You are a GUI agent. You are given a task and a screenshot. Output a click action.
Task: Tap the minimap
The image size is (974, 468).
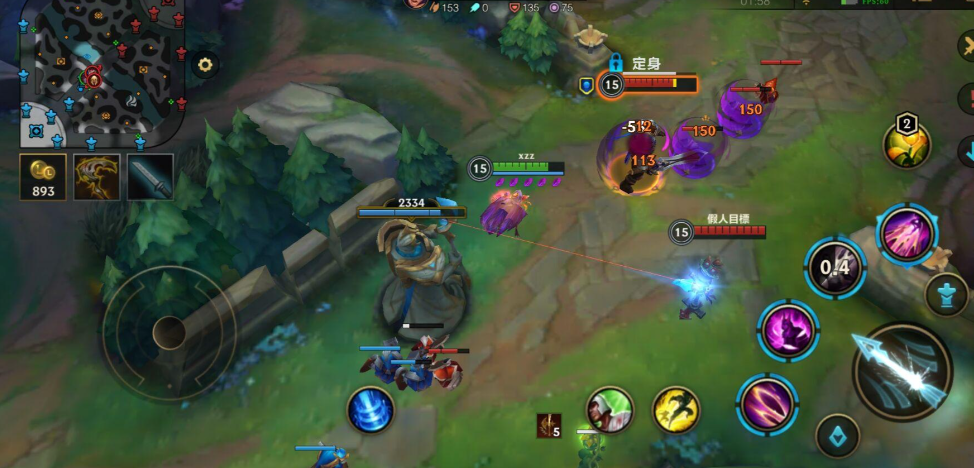(100, 72)
